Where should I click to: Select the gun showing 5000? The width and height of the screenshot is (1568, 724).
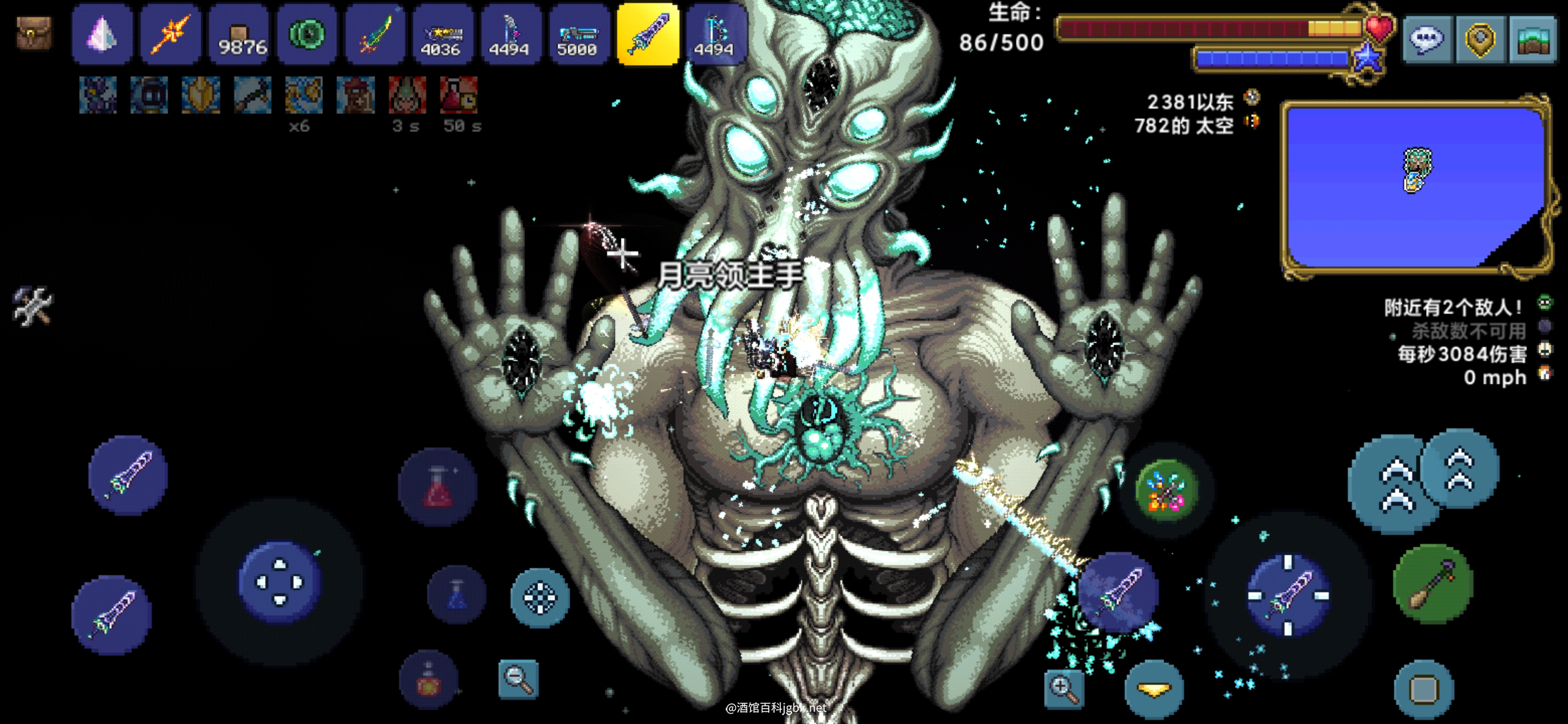[577, 34]
